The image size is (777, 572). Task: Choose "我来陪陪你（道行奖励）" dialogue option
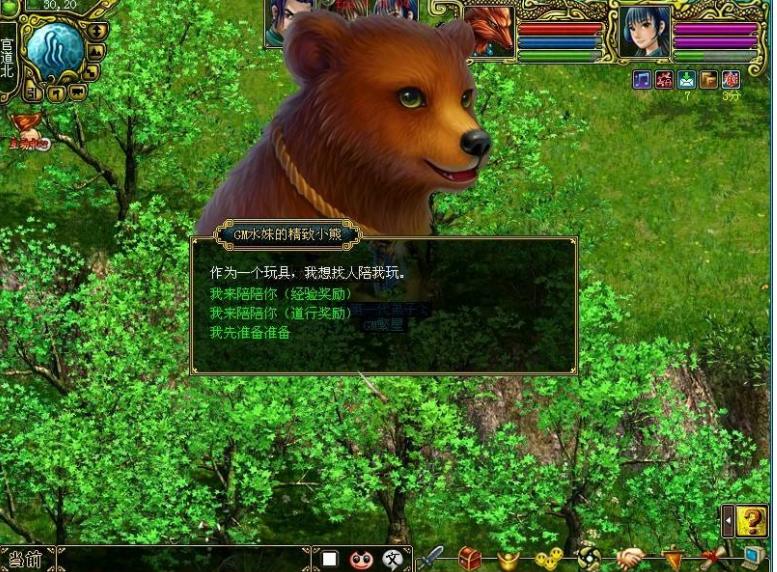coord(280,313)
